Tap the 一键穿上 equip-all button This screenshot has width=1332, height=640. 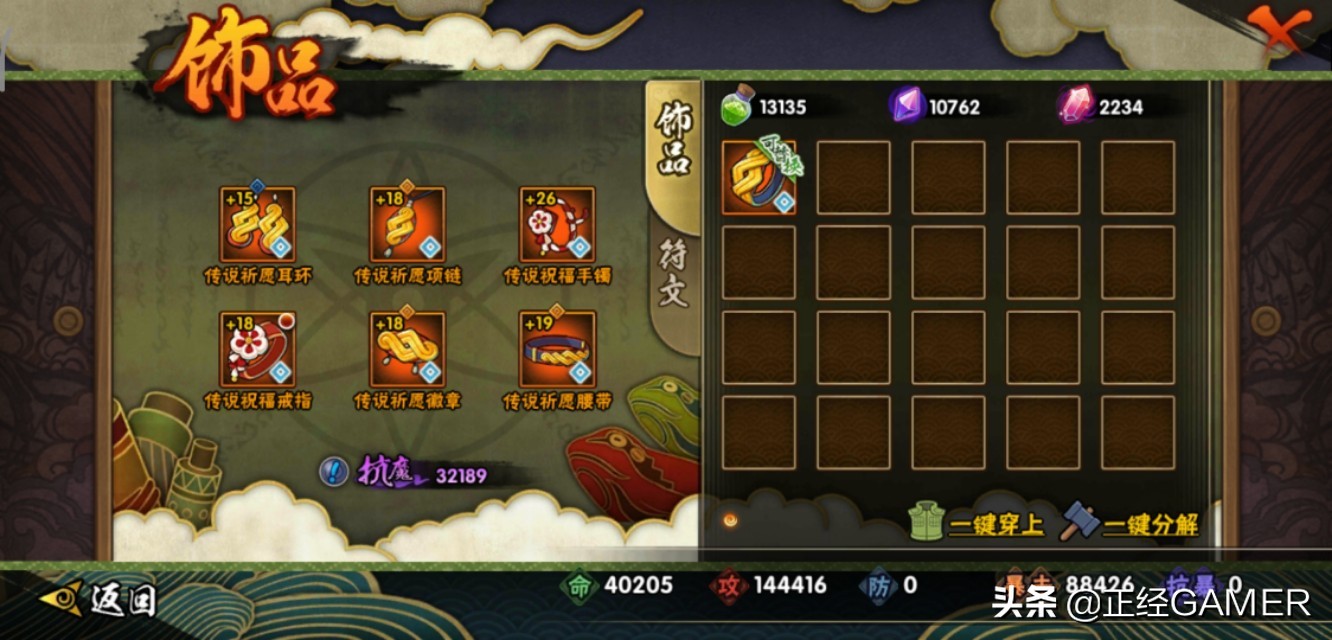click(977, 523)
